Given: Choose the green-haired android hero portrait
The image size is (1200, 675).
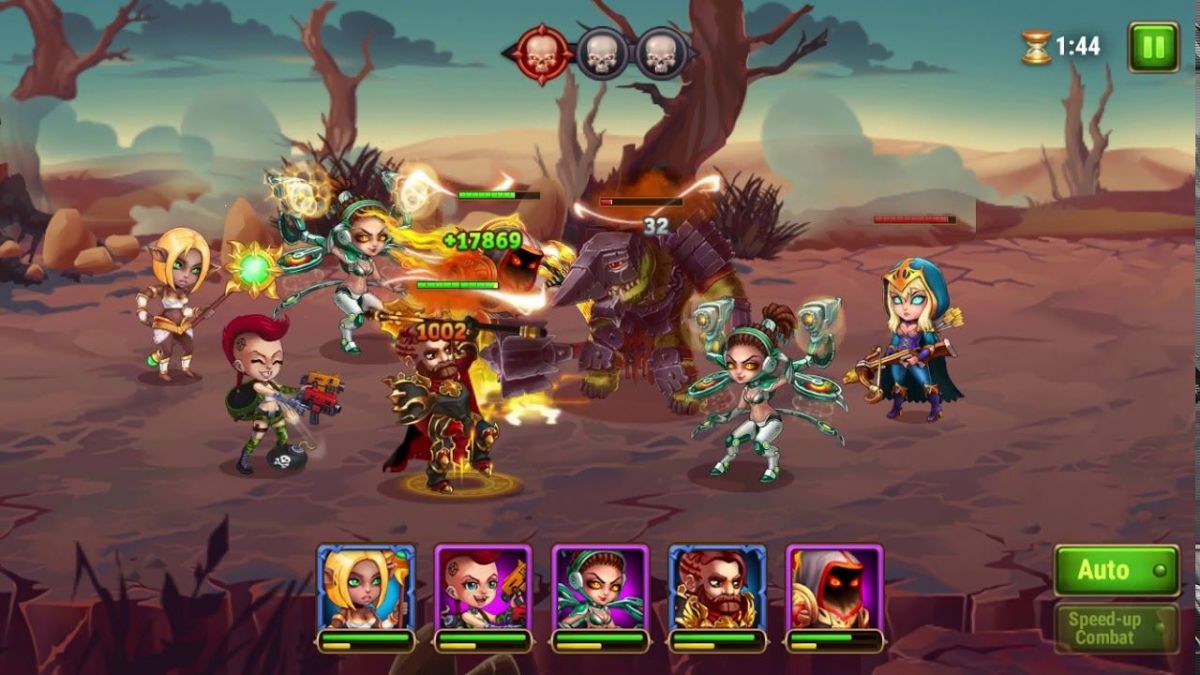Looking at the screenshot, I should click(x=600, y=588).
